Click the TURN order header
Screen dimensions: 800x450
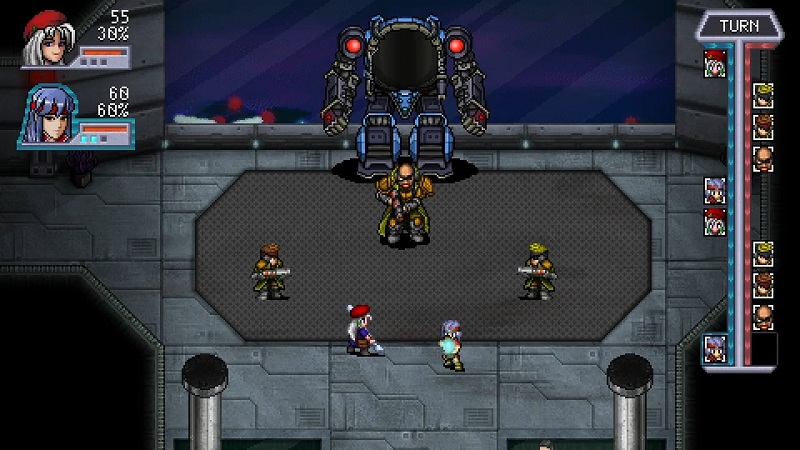738,26
